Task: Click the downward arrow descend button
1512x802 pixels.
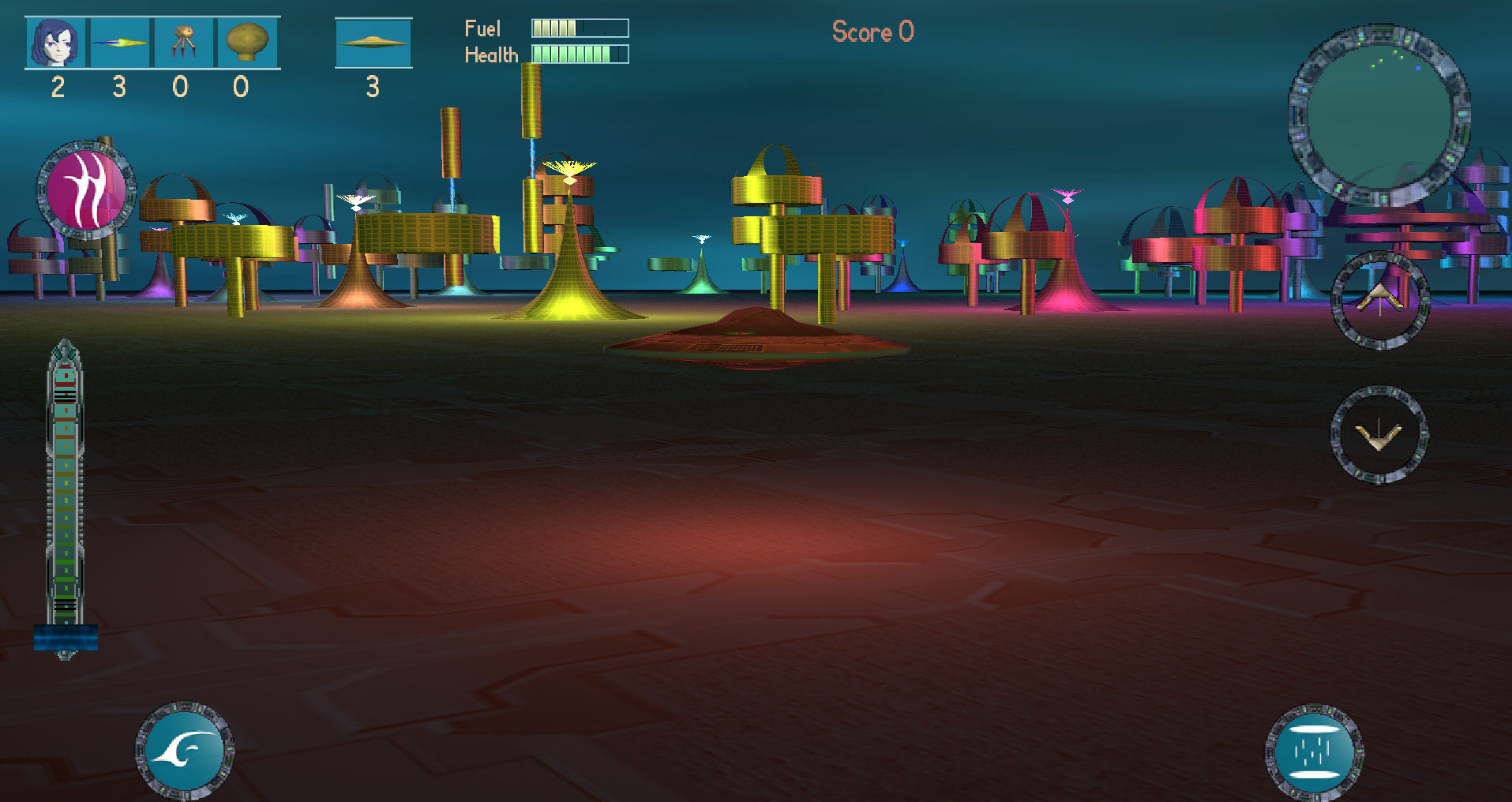Action: click(x=1379, y=434)
